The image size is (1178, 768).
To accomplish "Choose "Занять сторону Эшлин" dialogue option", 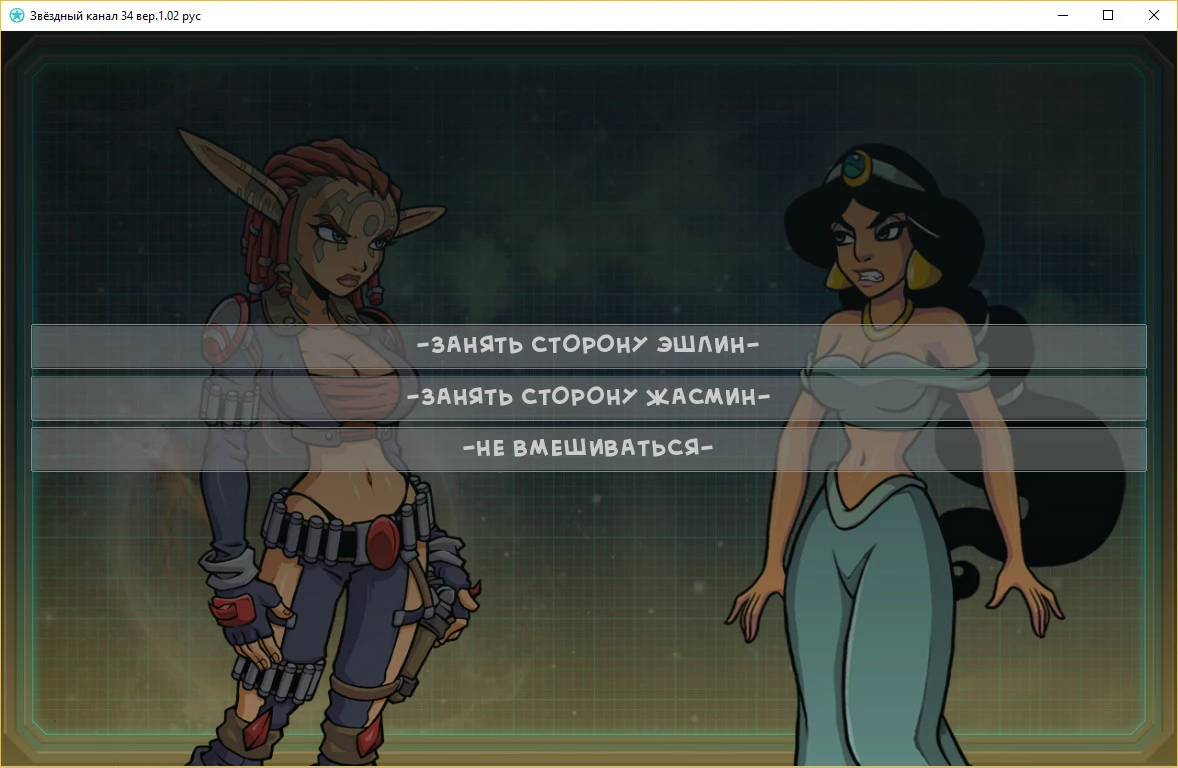I will [x=588, y=346].
